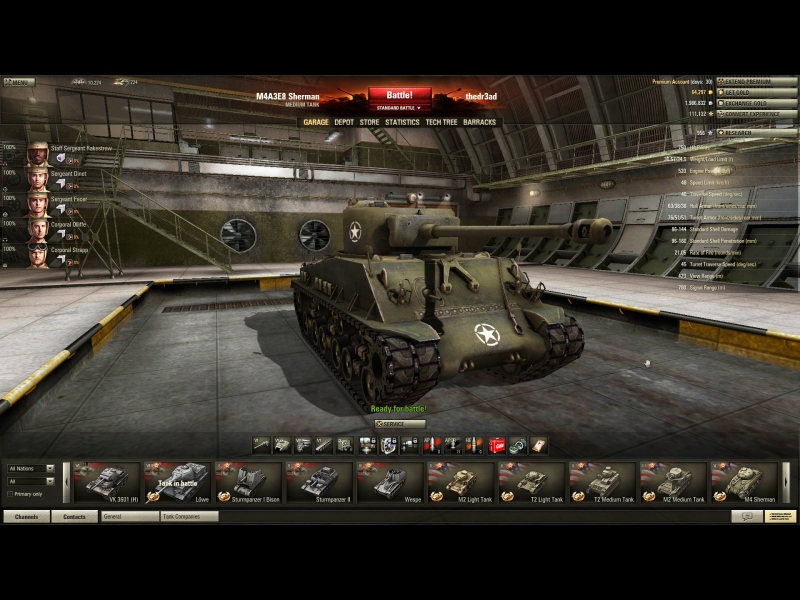Image resolution: width=800 pixels, height=600 pixels.
Task: Open the Store tab
Action: [x=370, y=122]
